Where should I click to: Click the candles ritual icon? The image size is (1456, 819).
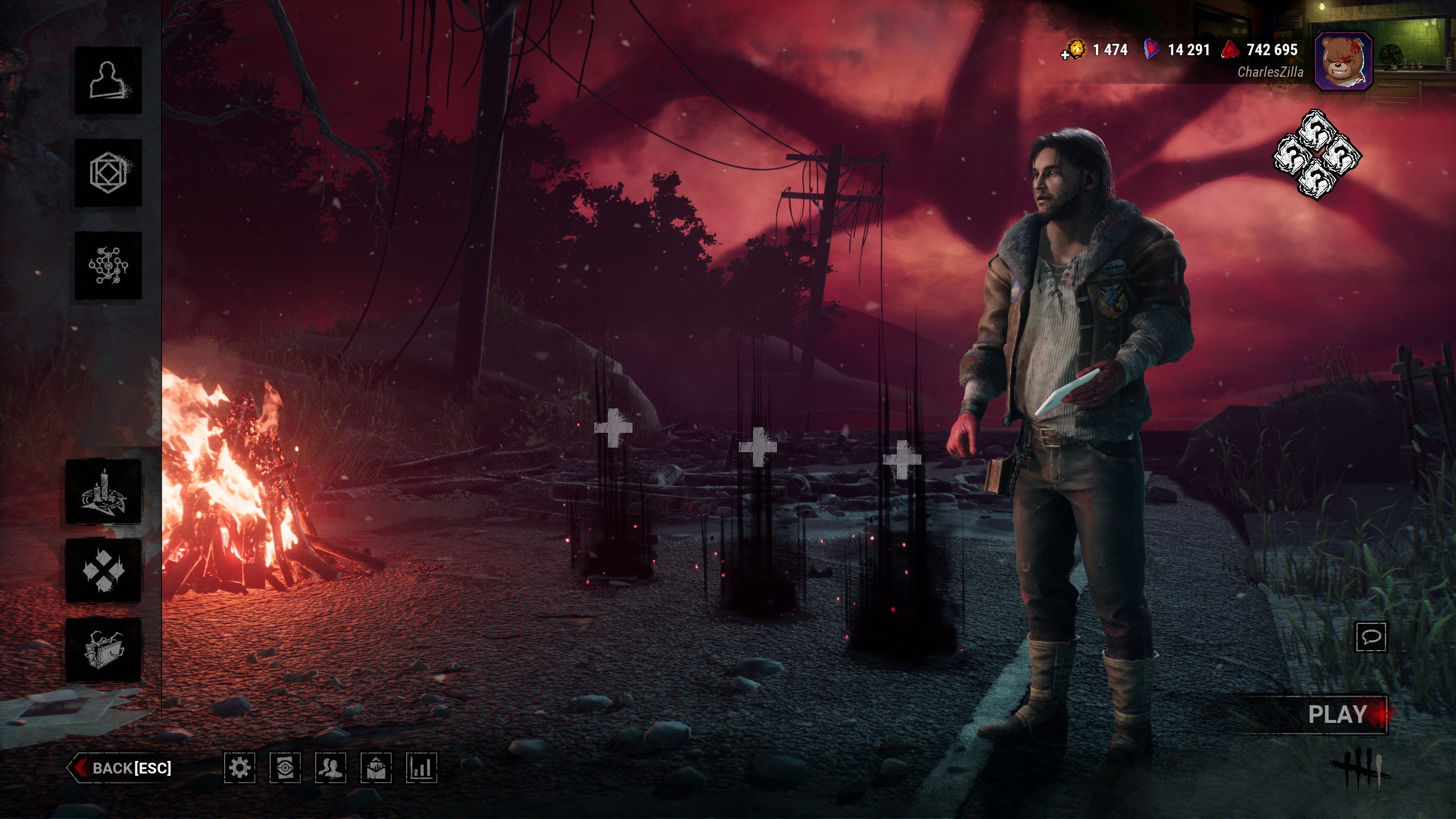104,492
